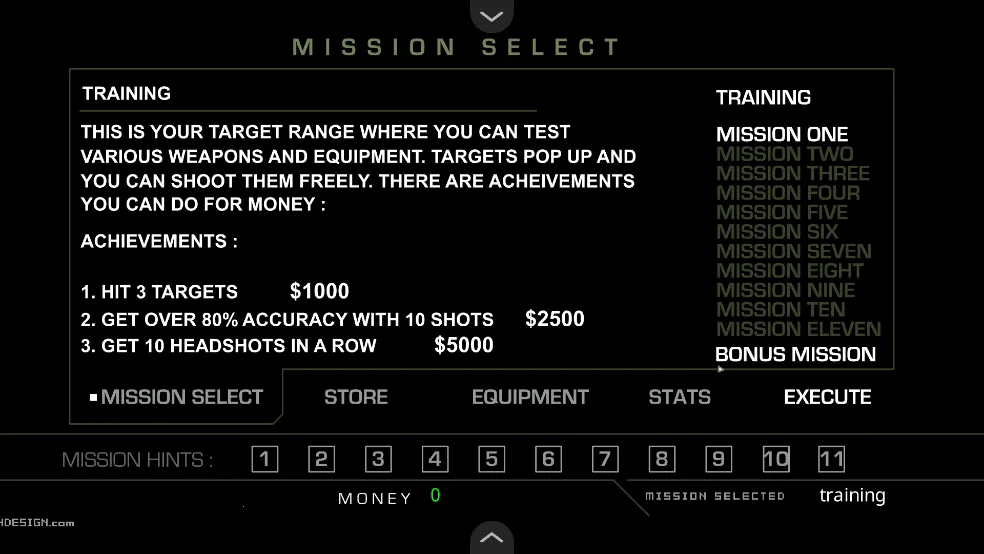Open mission hint number 7
Image resolution: width=984 pixels, height=554 pixels.
605,459
